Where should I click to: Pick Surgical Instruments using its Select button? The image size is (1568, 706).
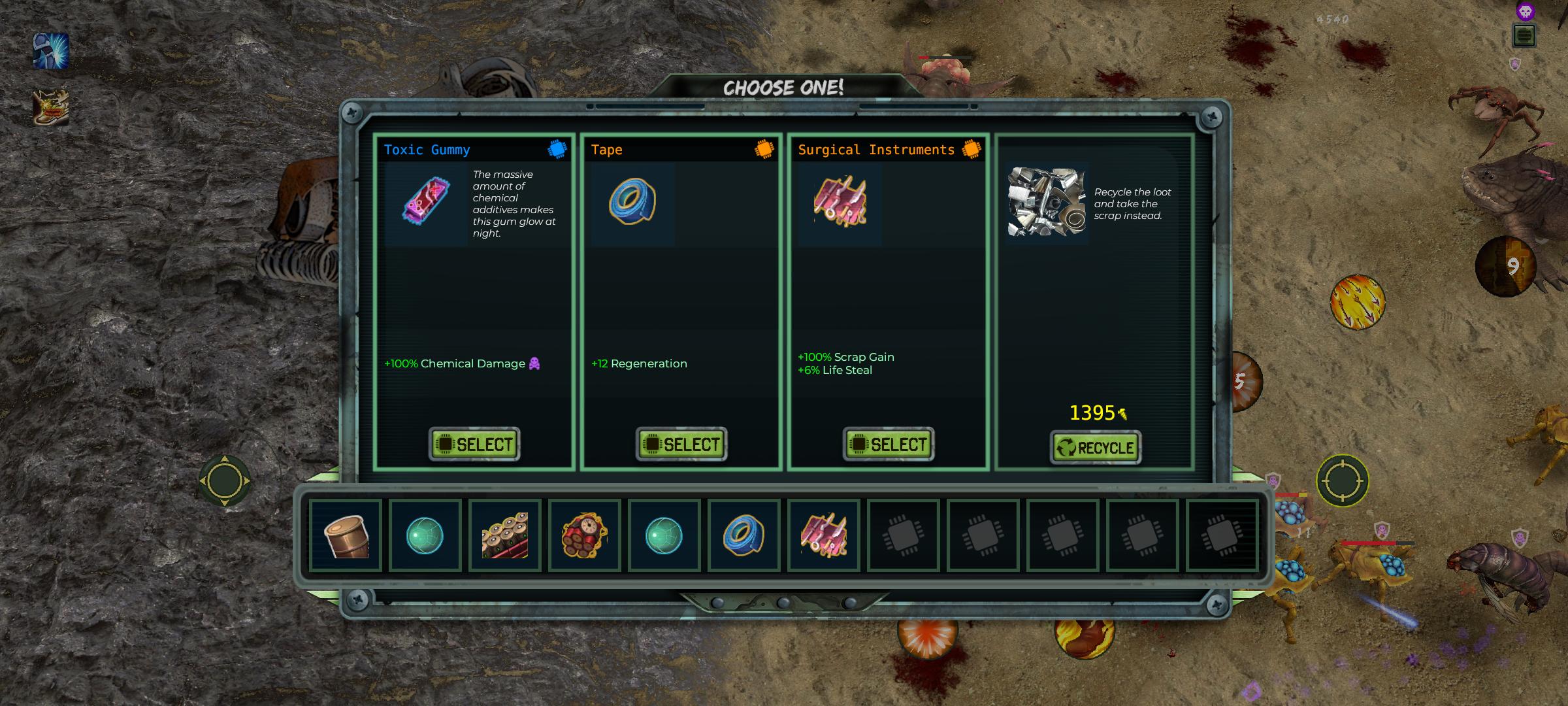tap(888, 445)
